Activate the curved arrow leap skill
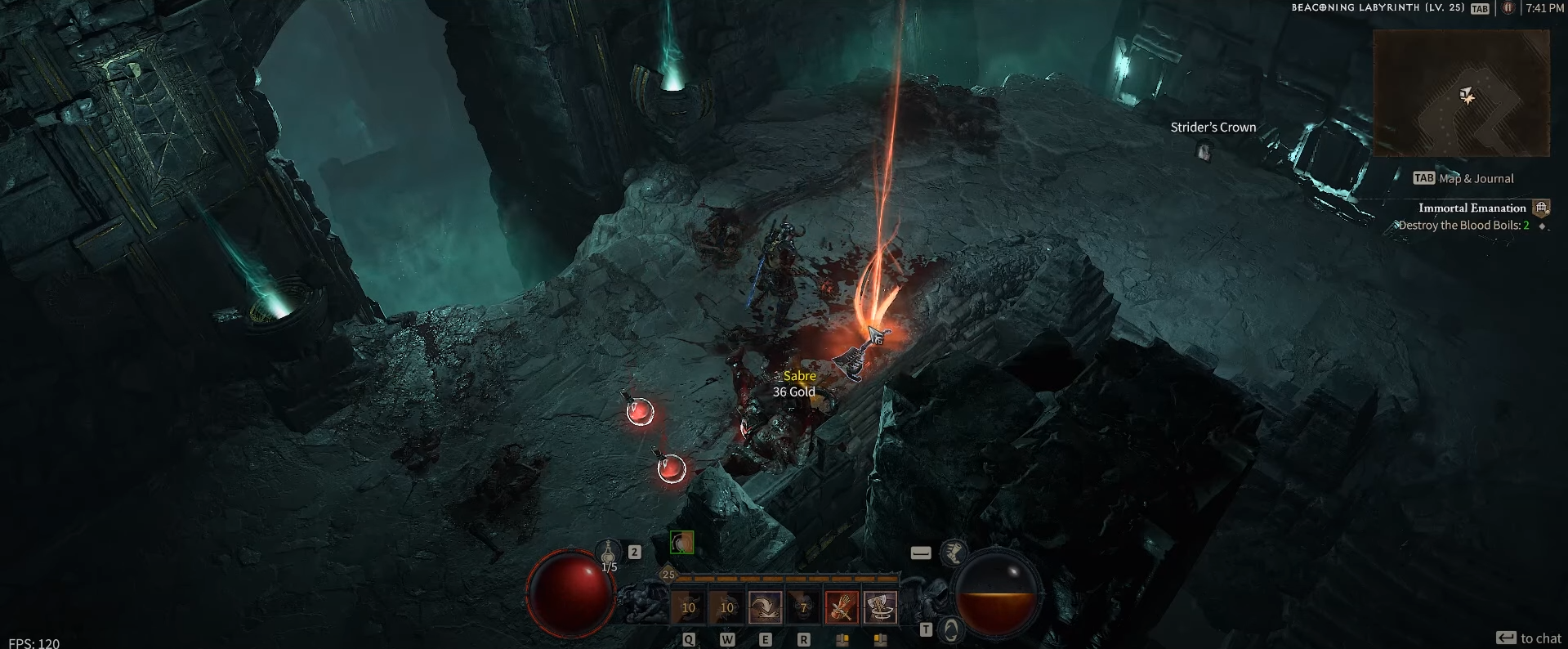Image resolution: width=1568 pixels, height=649 pixels. (x=765, y=607)
